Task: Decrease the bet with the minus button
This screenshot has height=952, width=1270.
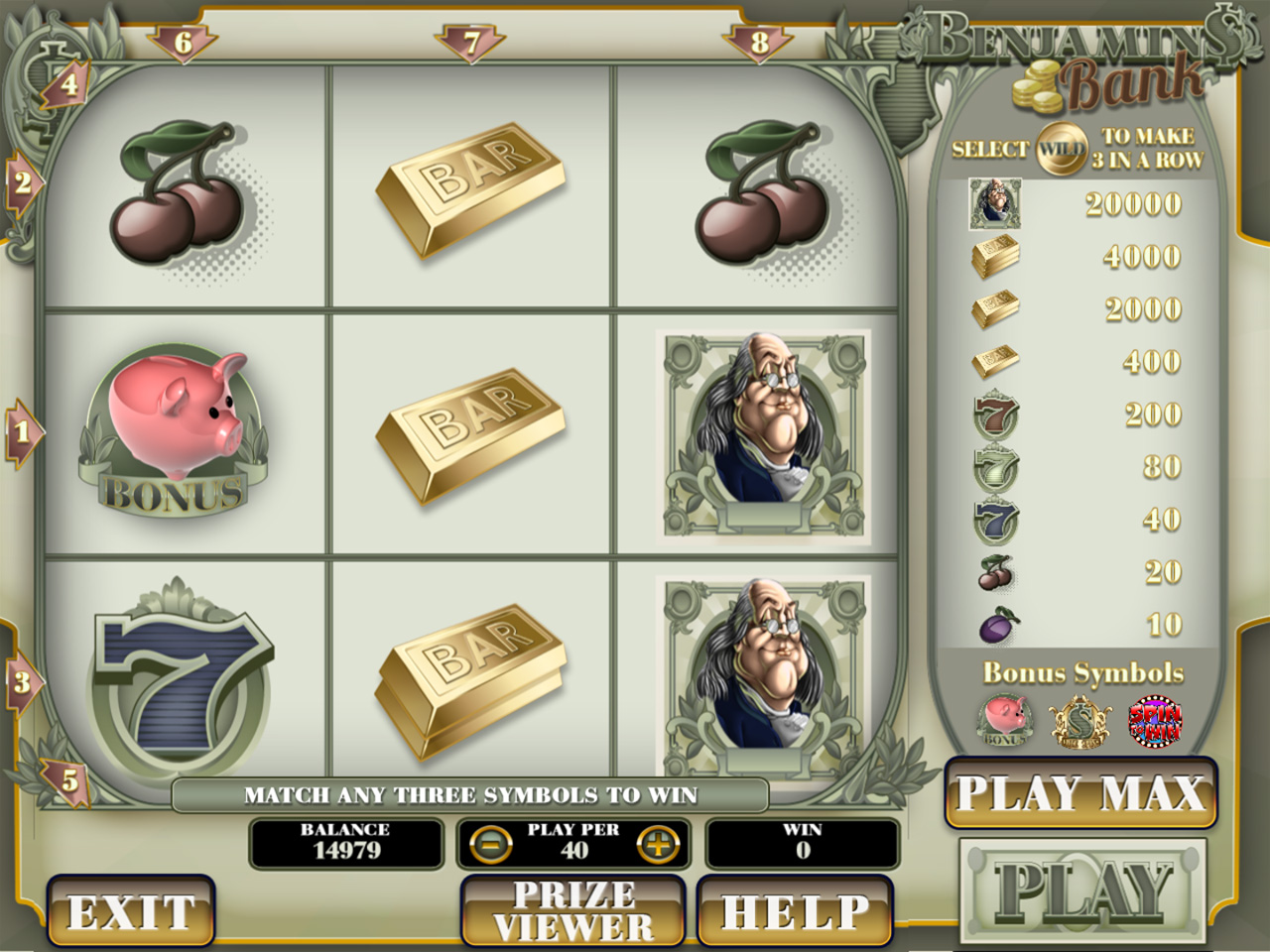Action: click(x=491, y=844)
